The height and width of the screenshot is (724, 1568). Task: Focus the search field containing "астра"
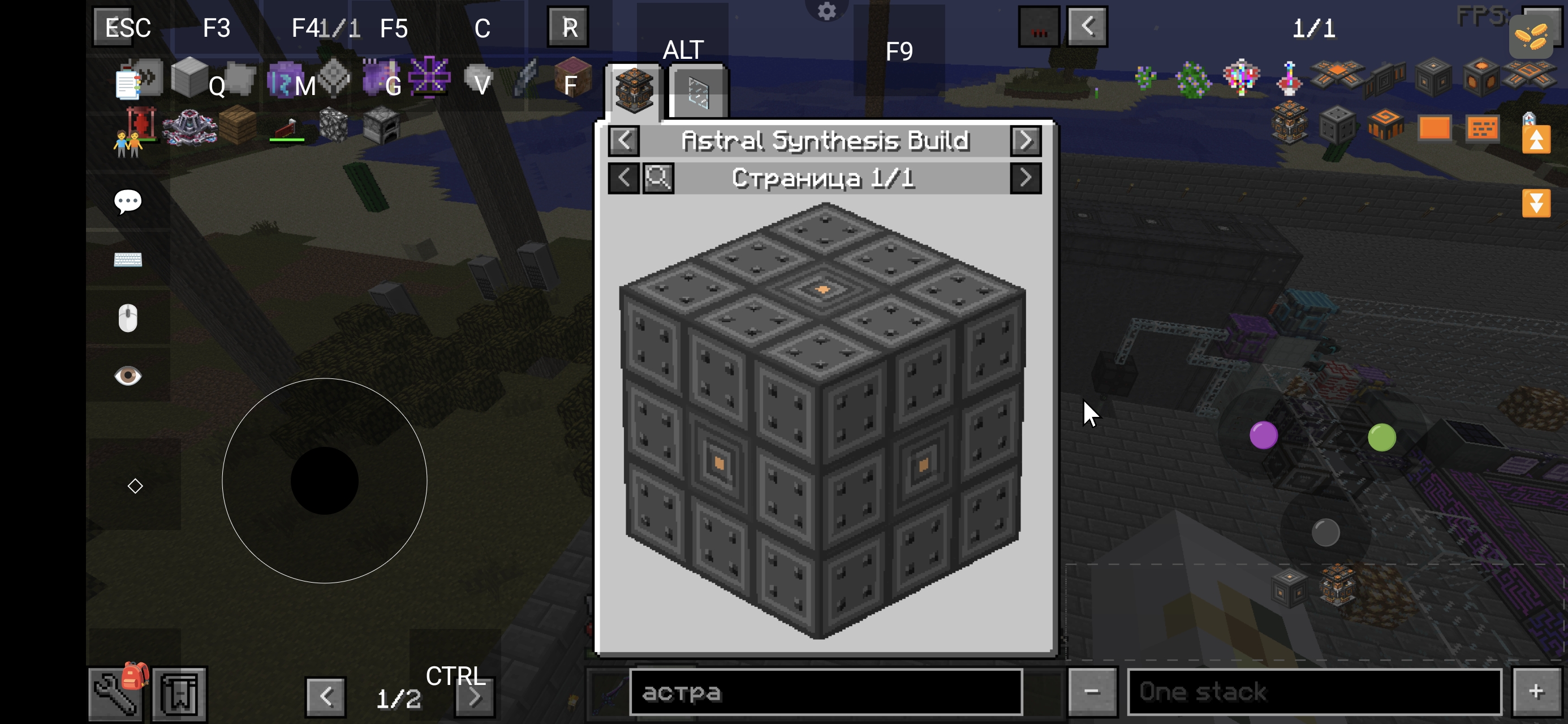pyautogui.click(x=825, y=692)
